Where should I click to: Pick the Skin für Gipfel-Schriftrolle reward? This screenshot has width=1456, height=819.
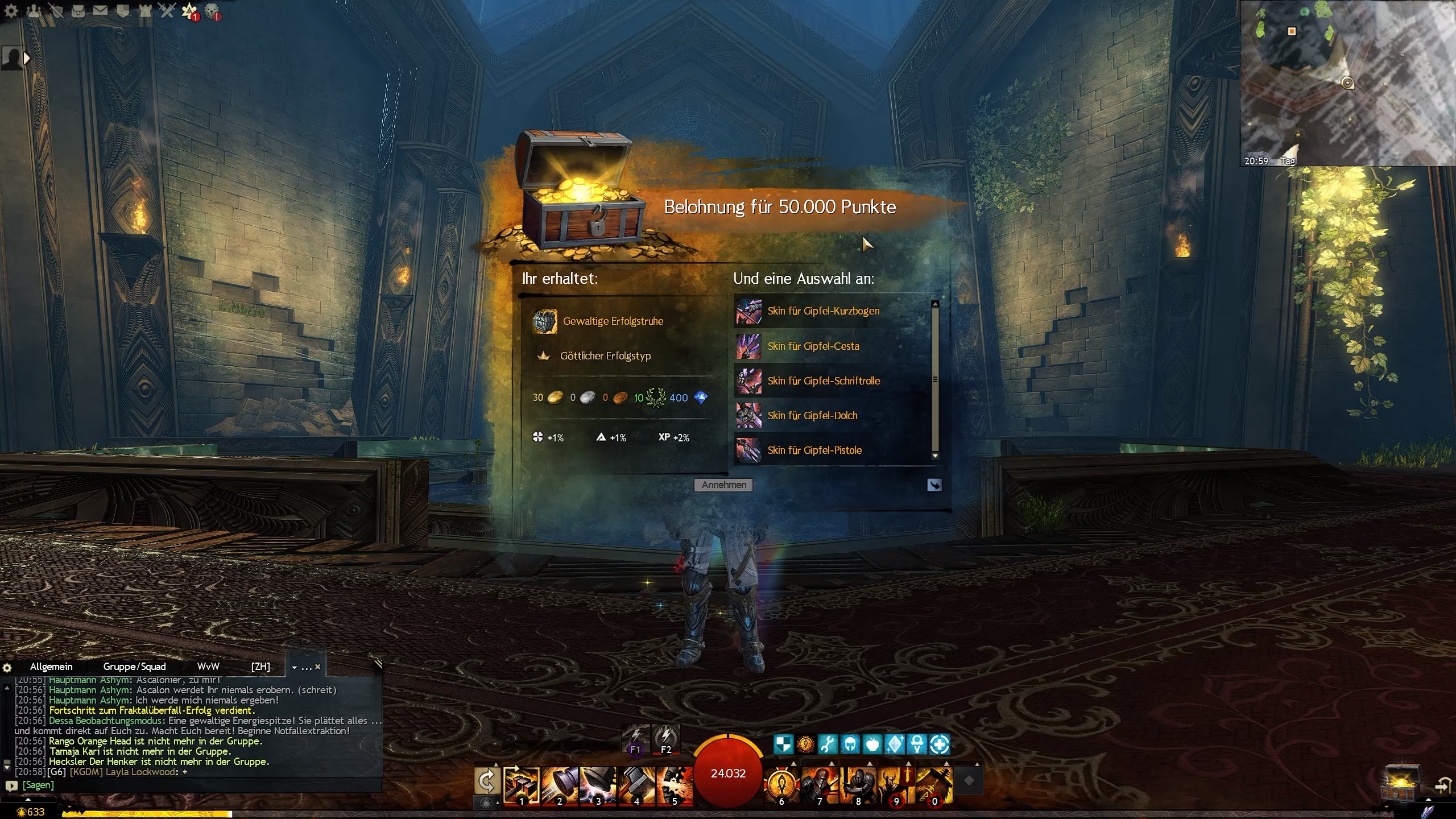[823, 381]
